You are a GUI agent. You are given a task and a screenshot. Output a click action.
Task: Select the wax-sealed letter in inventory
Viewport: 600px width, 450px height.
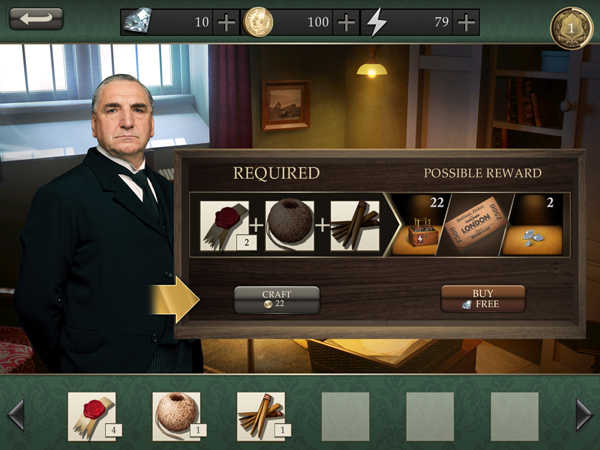click(91, 415)
